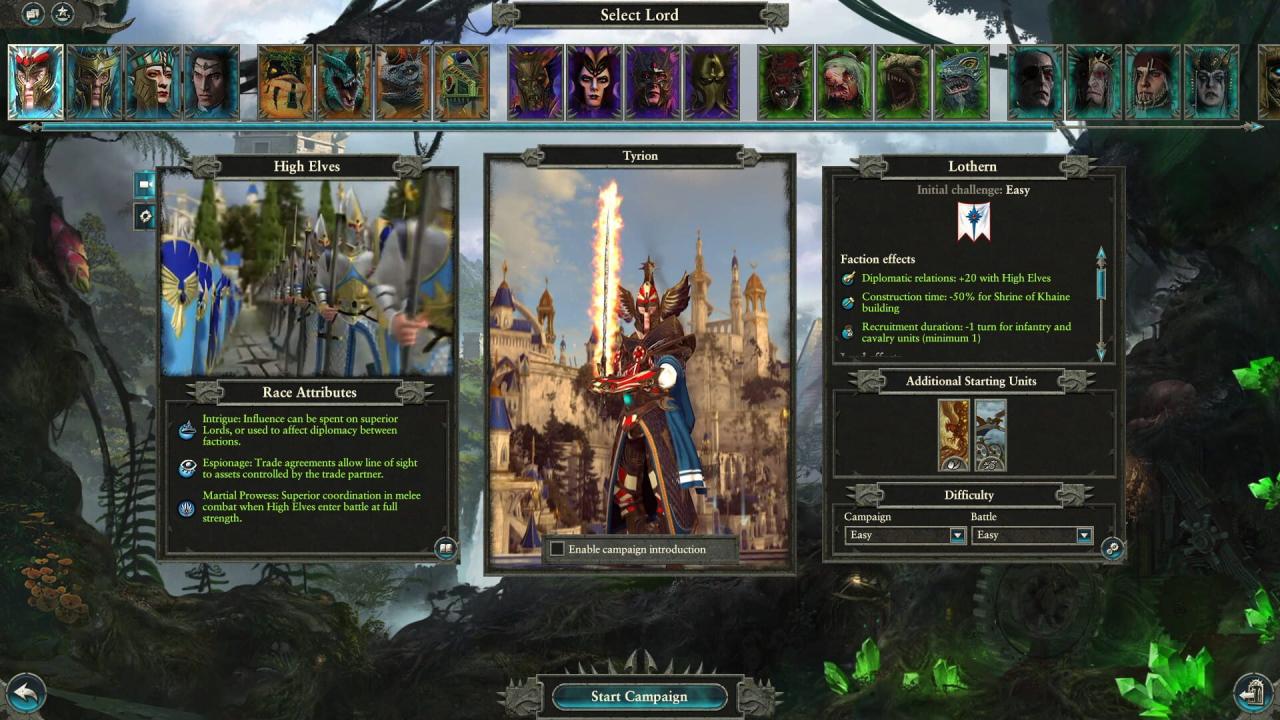
Task: Click the gears button beside the difficulty settings
Action: pos(1112,548)
